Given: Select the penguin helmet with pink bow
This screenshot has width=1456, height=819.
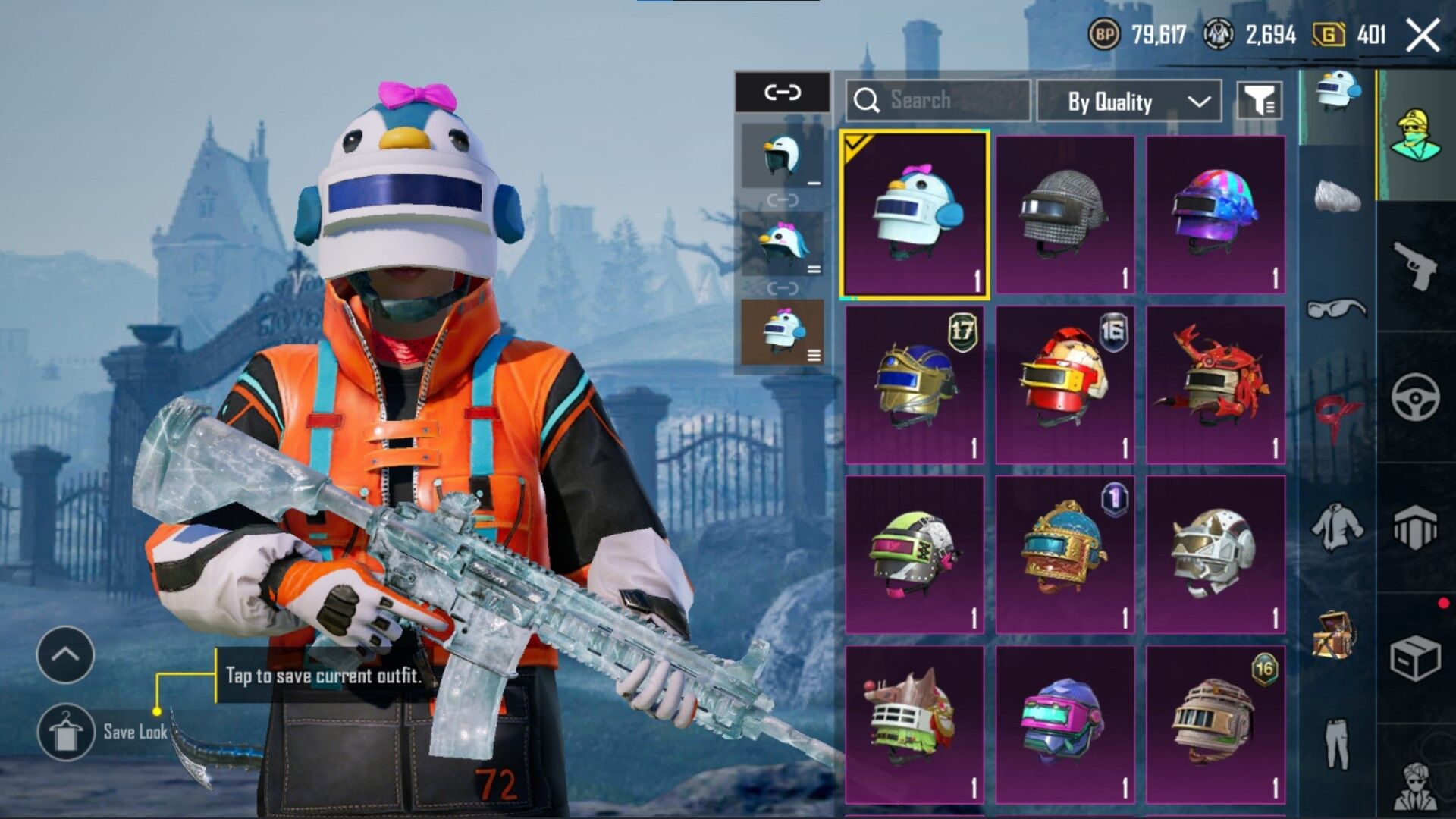Looking at the screenshot, I should (915, 213).
